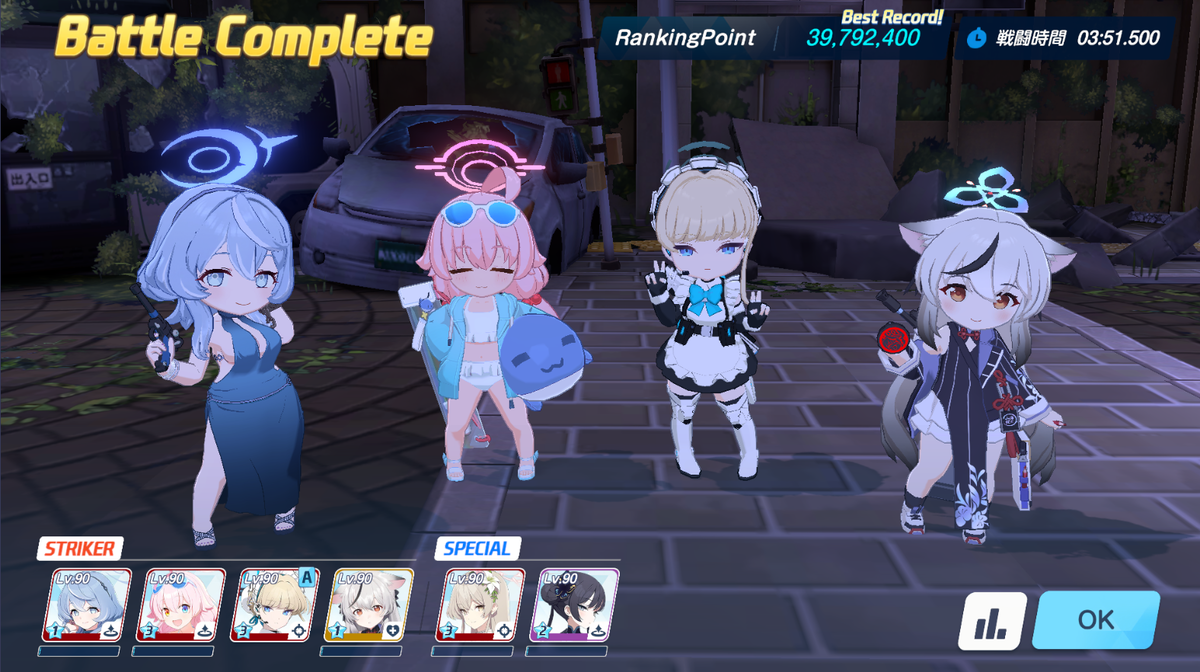Select the gray-haired cat-eared striker portrait
Screen dimensions: 1200x672
pos(363,605)
